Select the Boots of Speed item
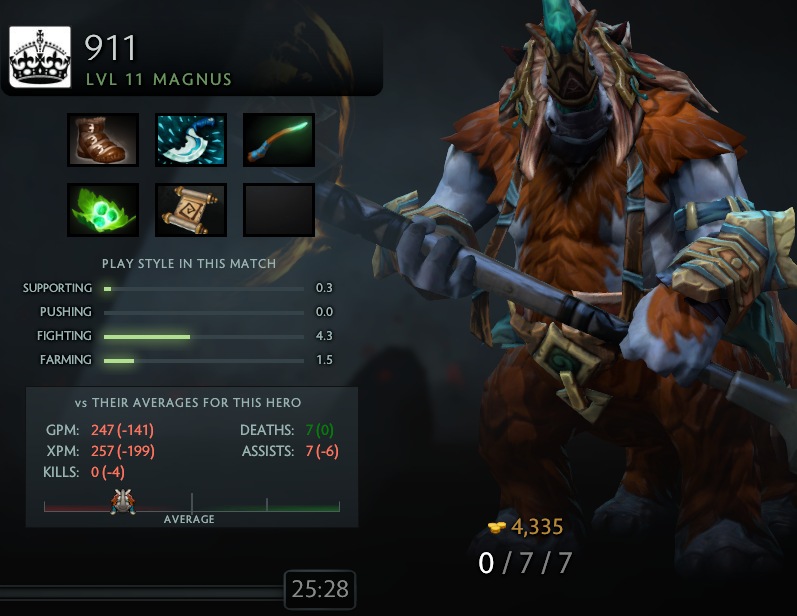This screenshot has width=797, height=616. (x=103, y=140)
